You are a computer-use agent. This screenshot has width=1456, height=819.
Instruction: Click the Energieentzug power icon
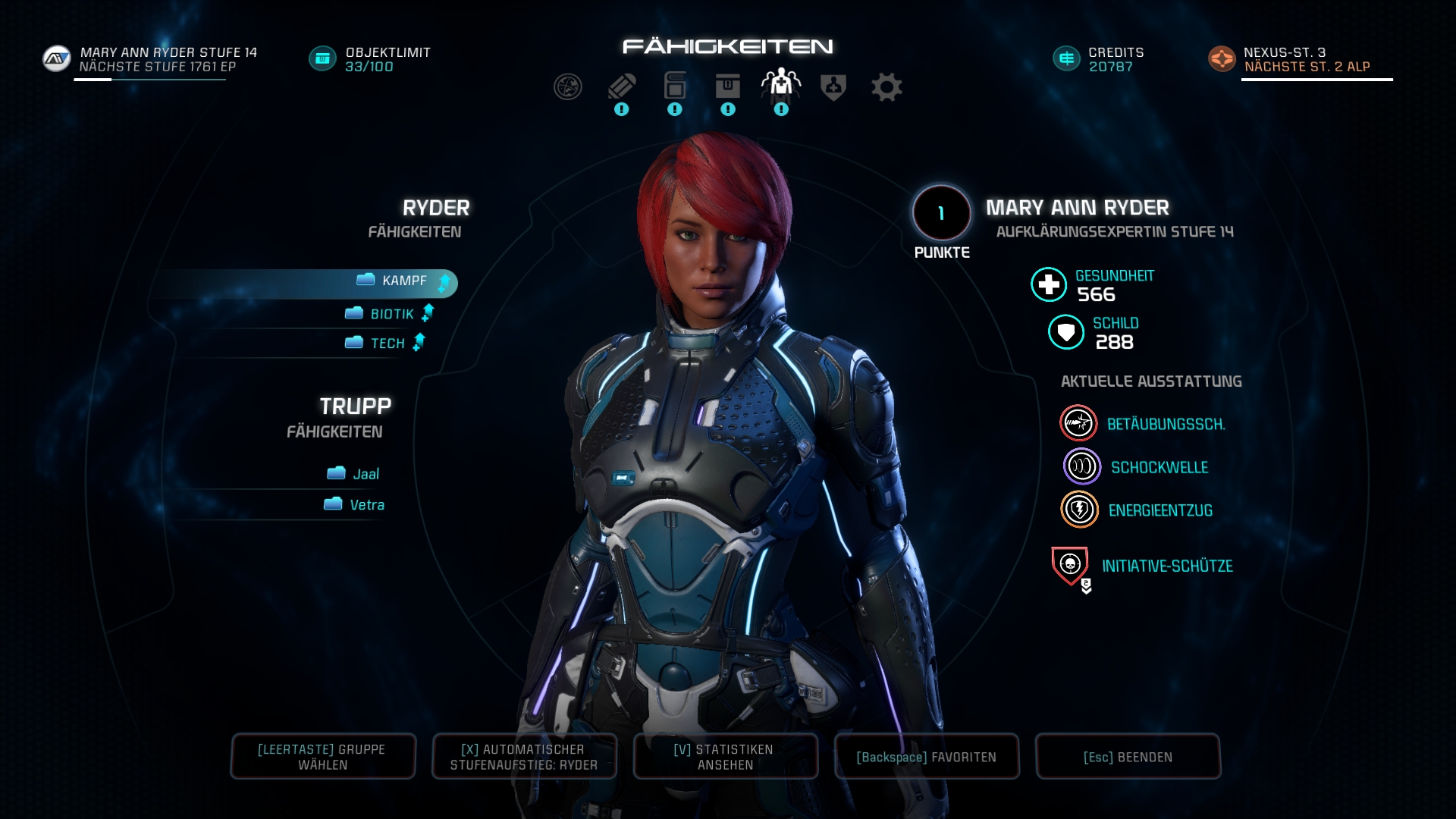point(1079,509)
